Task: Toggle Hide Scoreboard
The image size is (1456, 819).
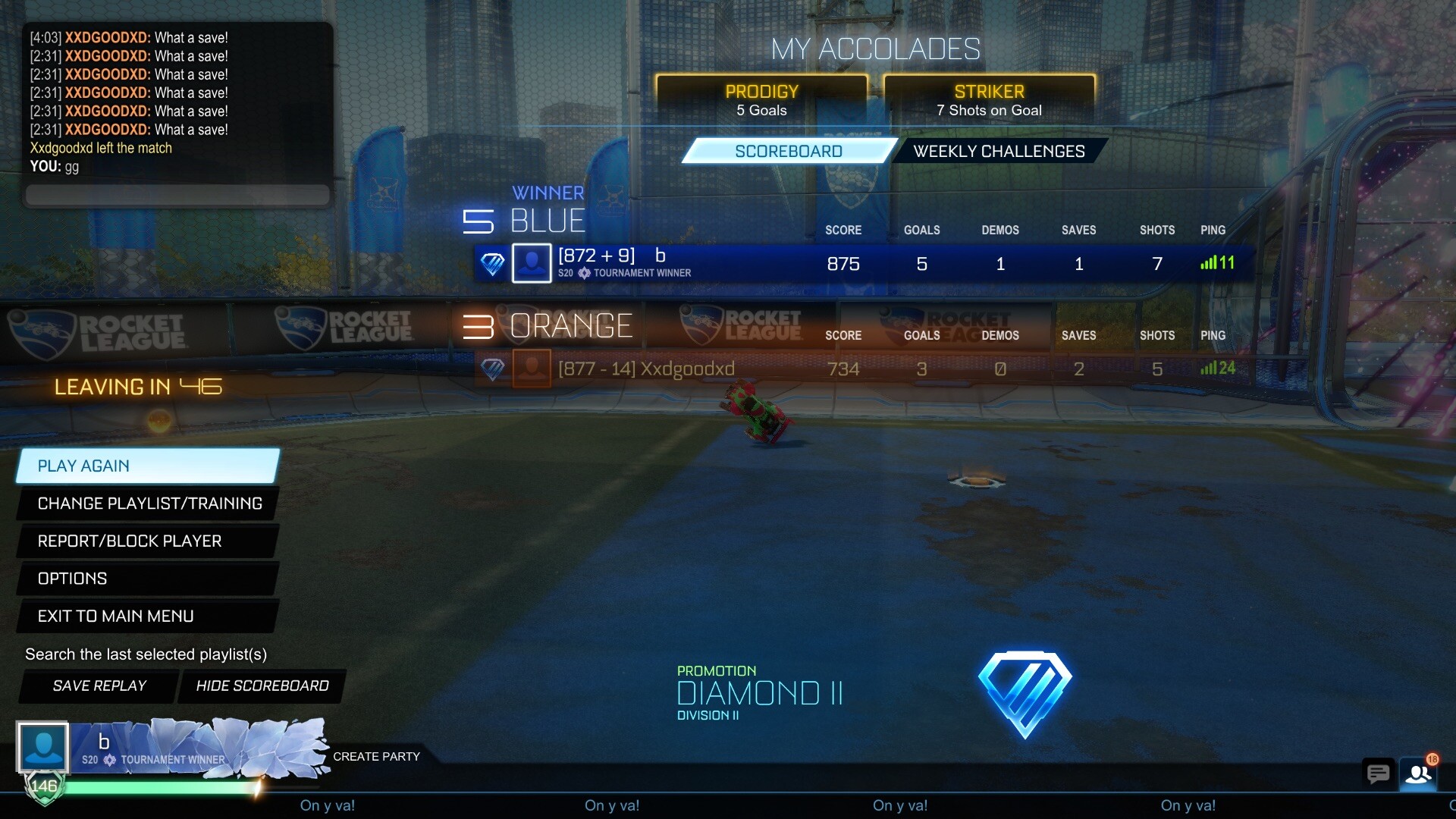Action: (262, 686)
